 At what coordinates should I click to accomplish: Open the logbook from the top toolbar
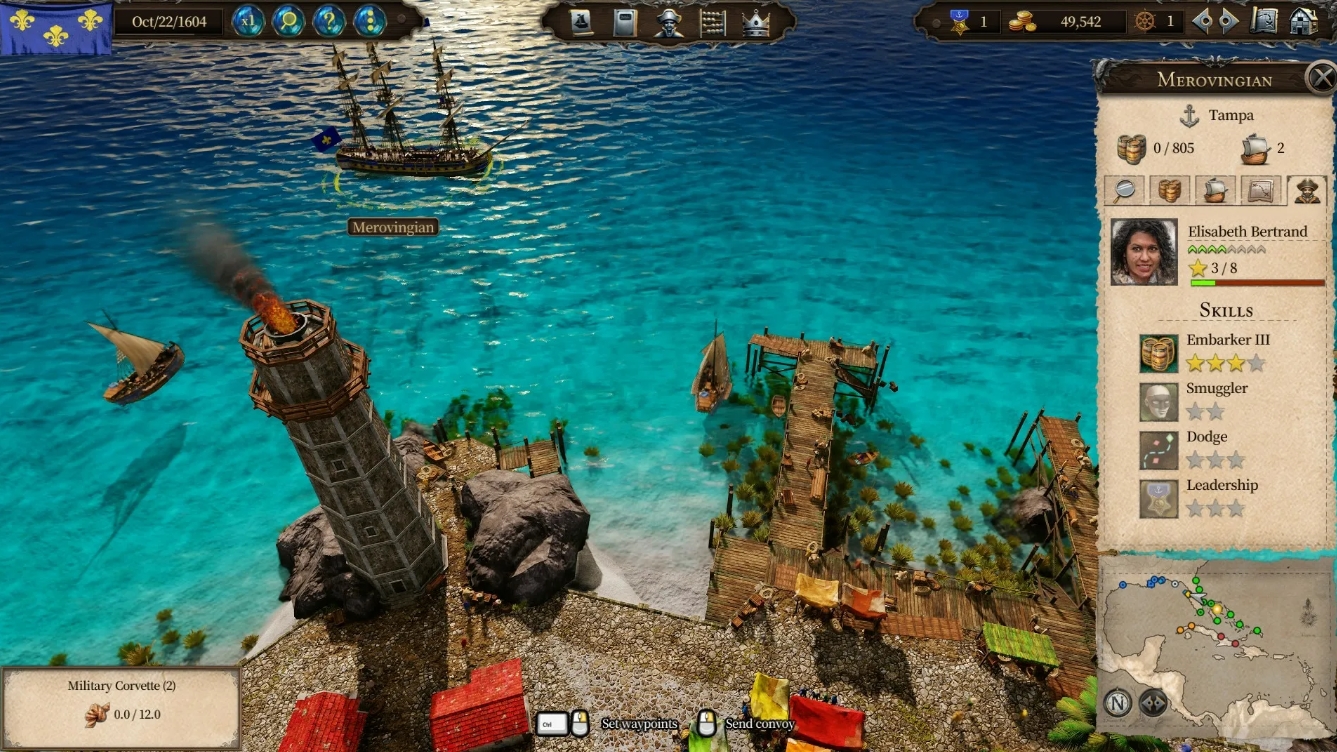[626, 22]
